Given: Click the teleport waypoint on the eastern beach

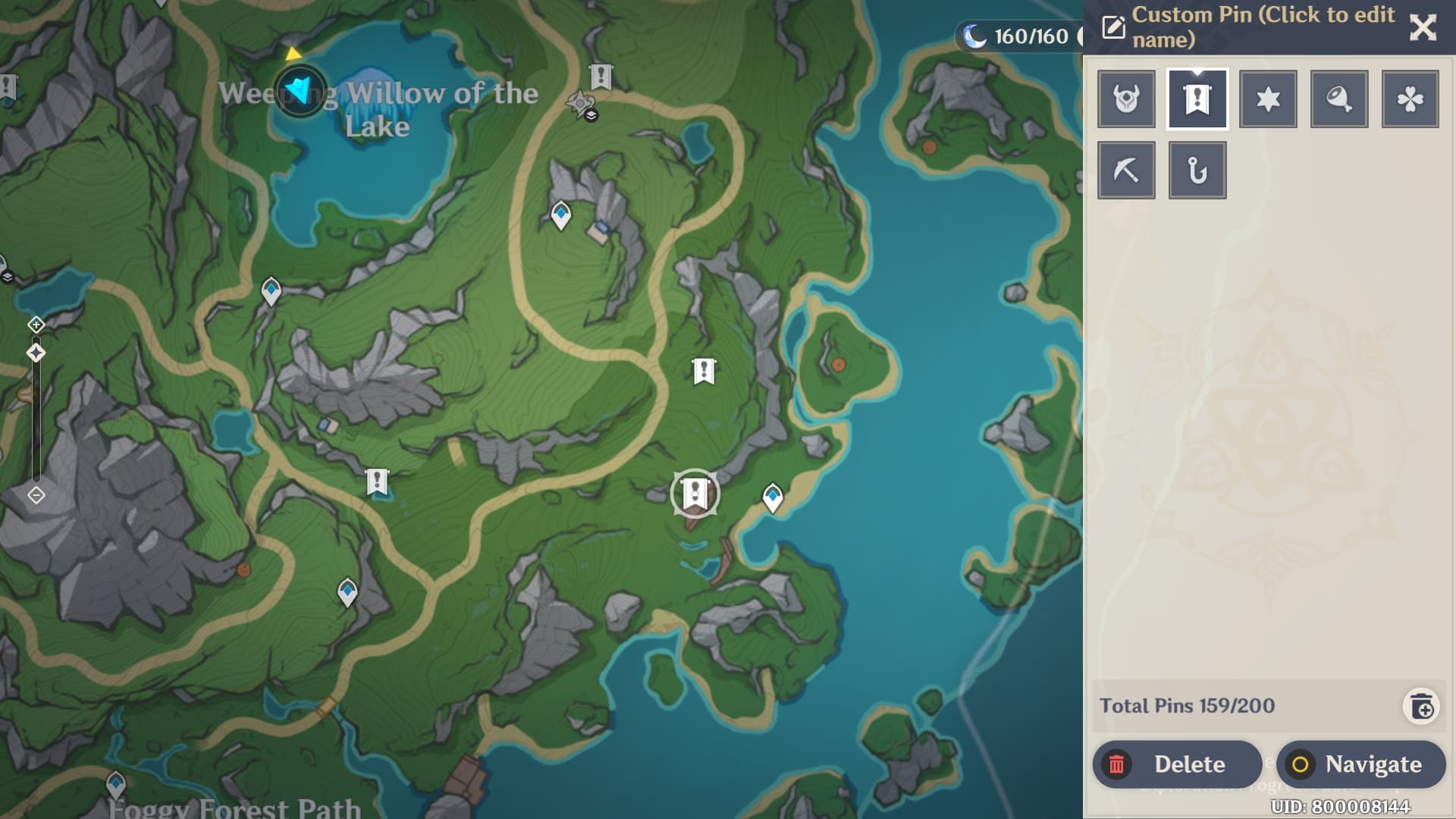Looking at the screenshot, I should point(773,497).
